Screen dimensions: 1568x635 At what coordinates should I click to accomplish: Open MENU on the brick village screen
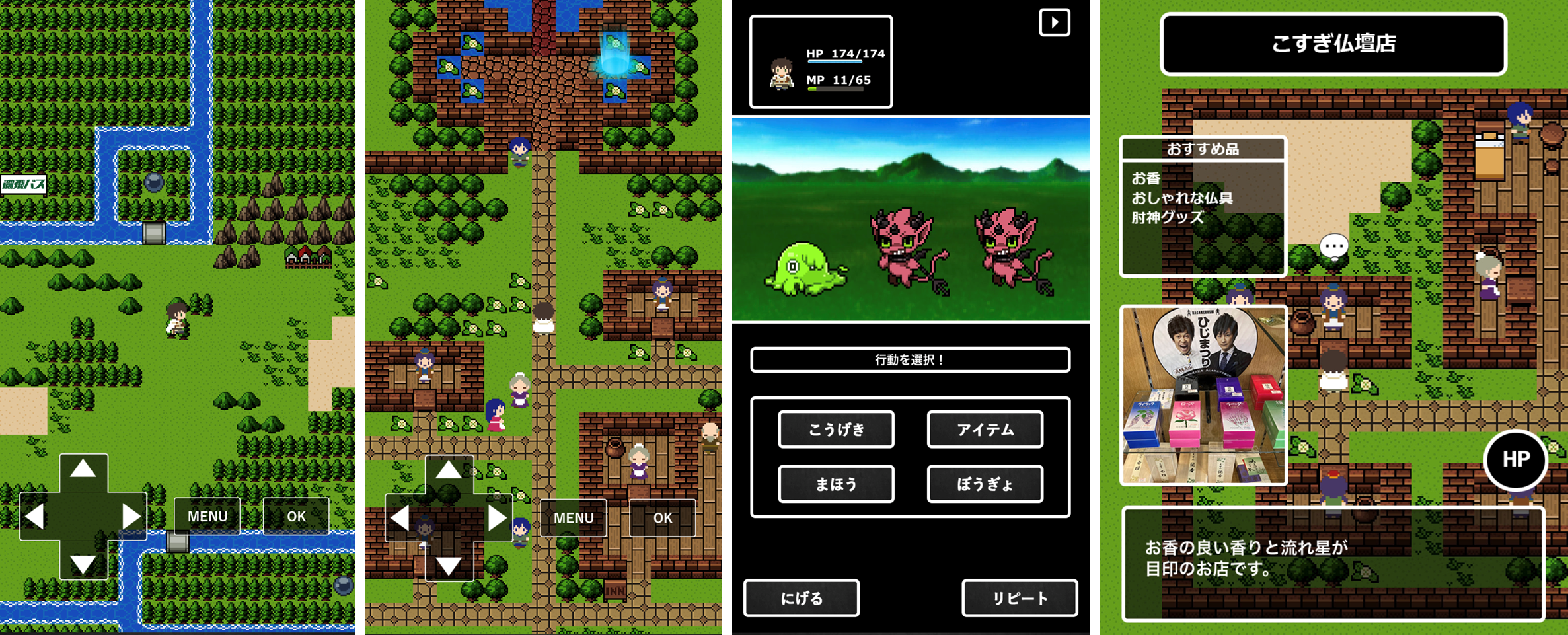coord(574,518)
